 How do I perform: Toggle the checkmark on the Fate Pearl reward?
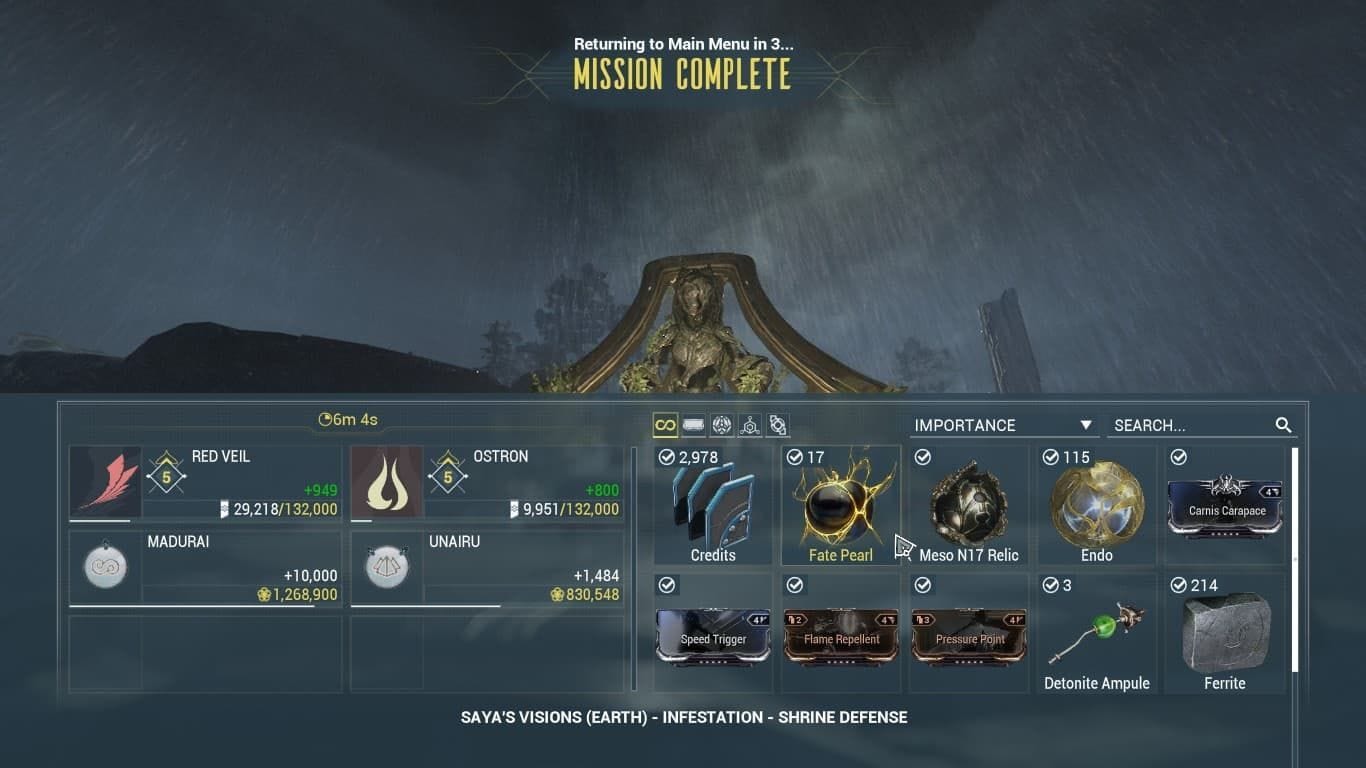pos(793,457)
